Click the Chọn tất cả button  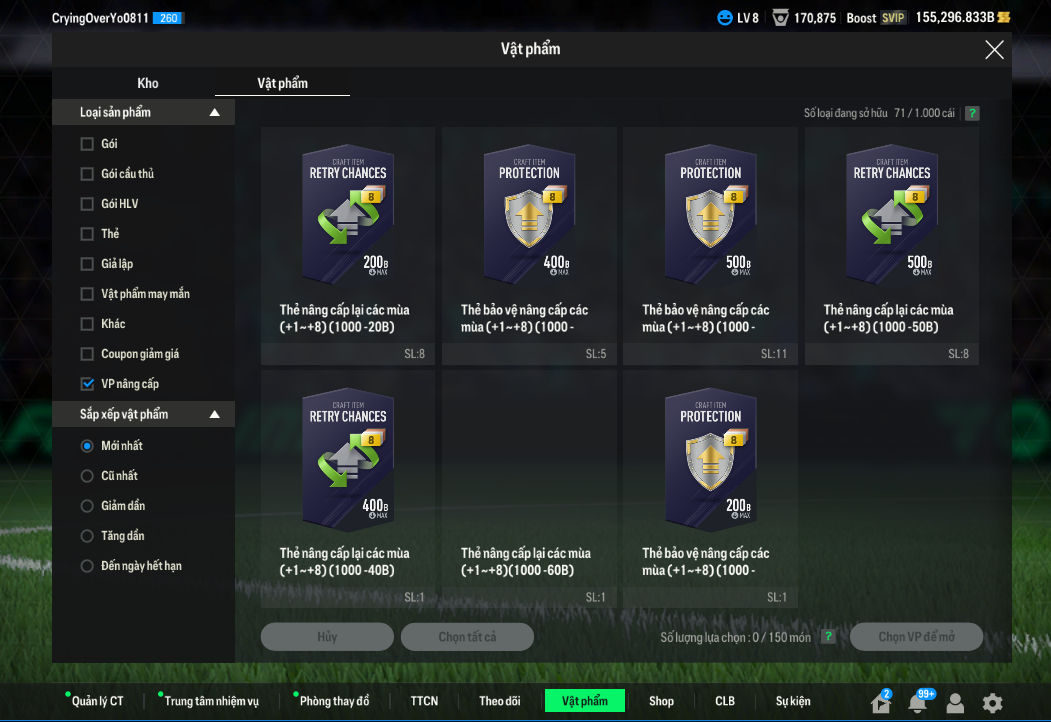coord(467,637)
